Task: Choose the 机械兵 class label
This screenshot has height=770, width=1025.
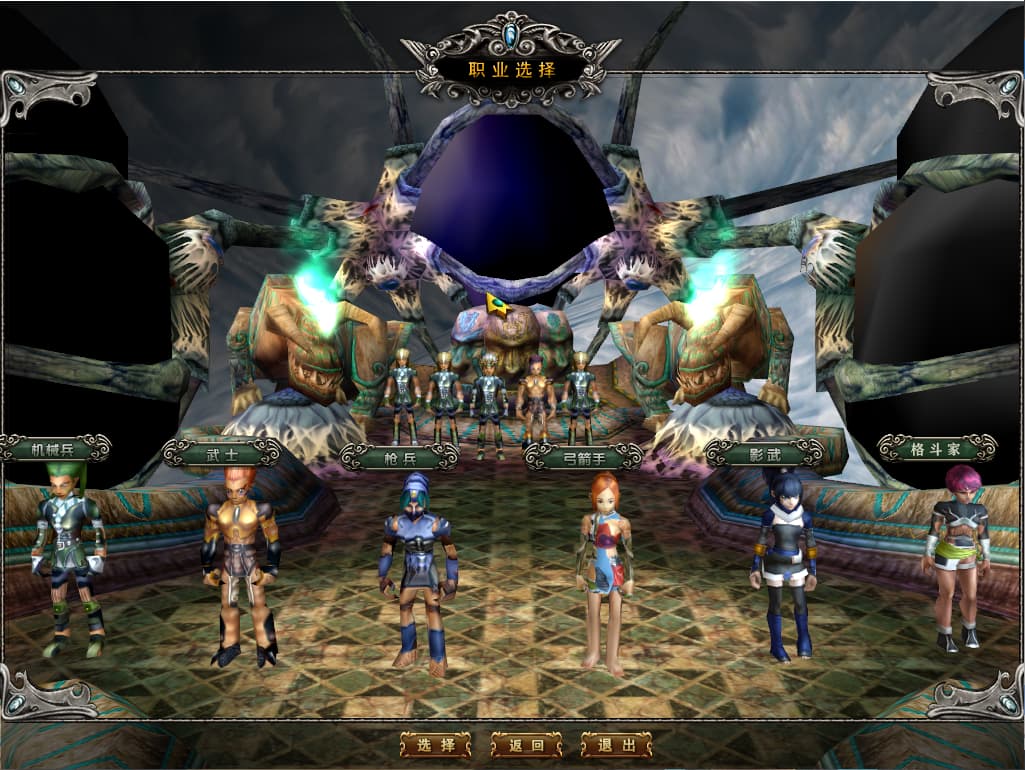Action: pos(54,448)
